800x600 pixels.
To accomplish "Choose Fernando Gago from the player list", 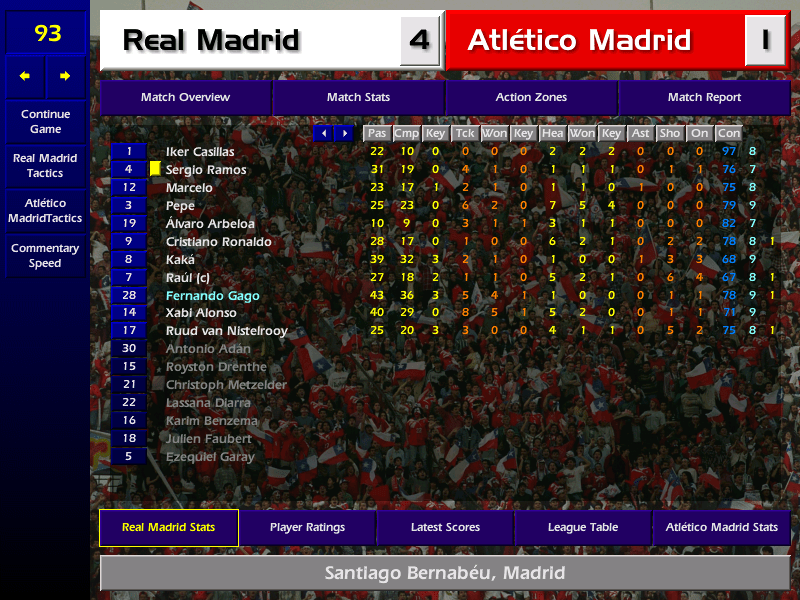I will (212, 296).
